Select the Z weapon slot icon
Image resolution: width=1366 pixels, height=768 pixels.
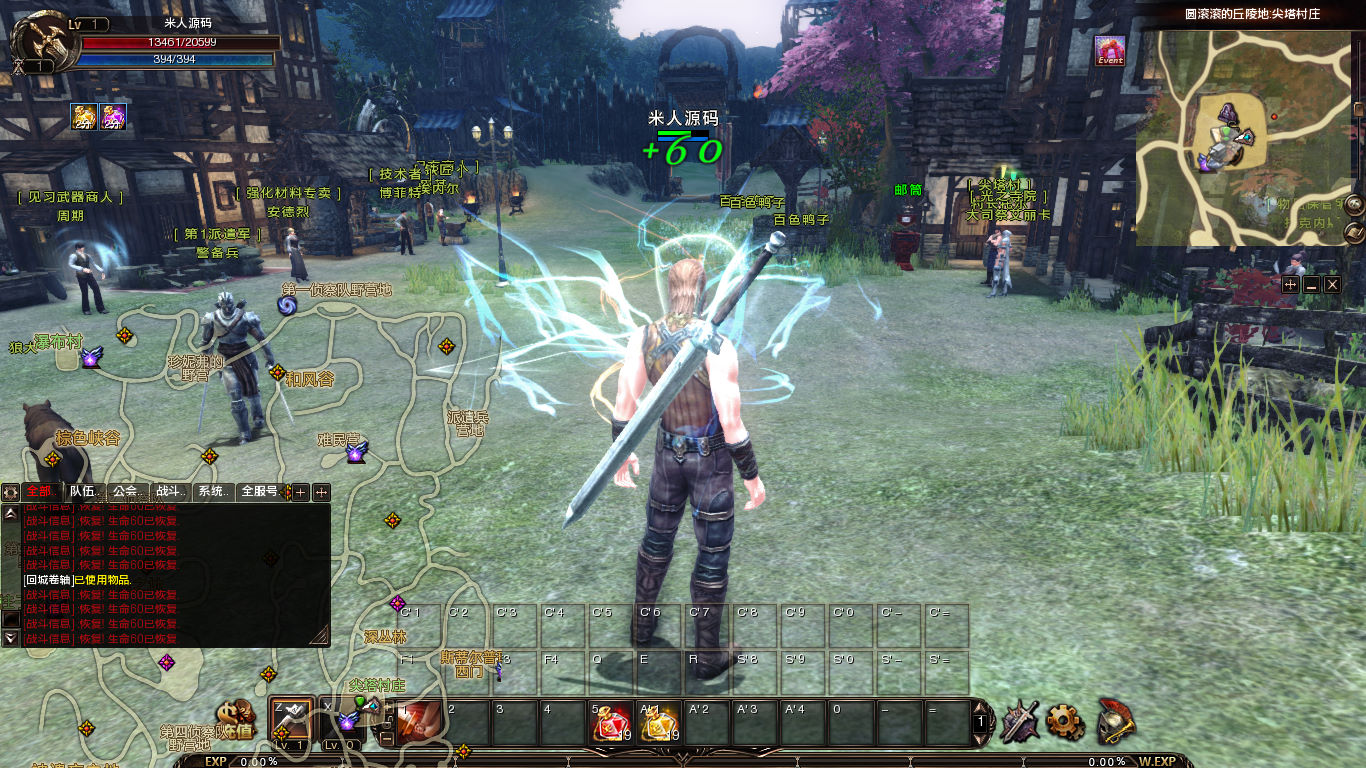(291, 718)
